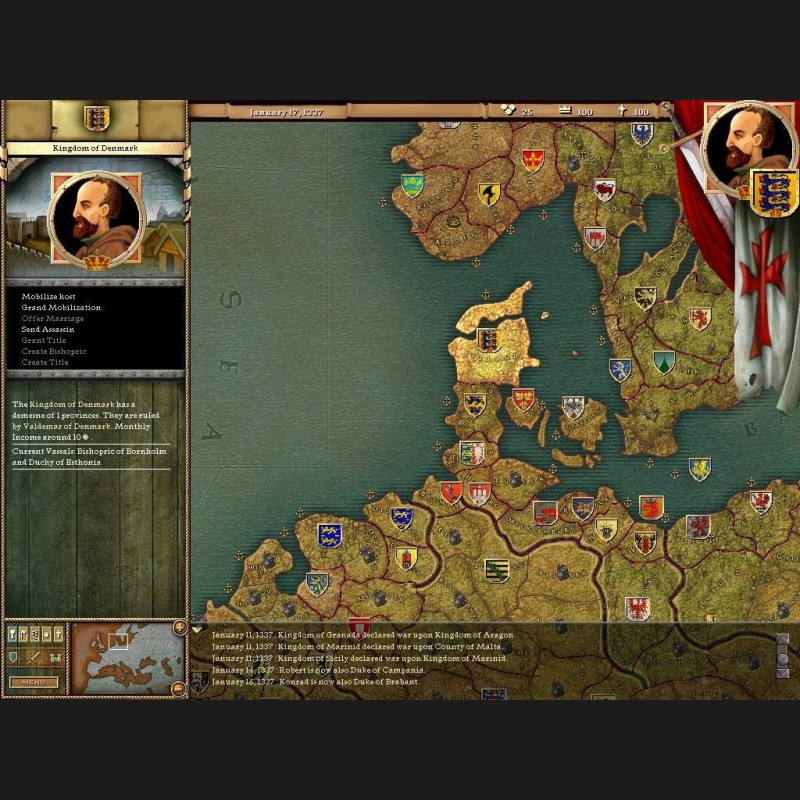Zoom out with the minimap minus button
The height and width of the screenshot is (800, 800).
pos(179,687)
